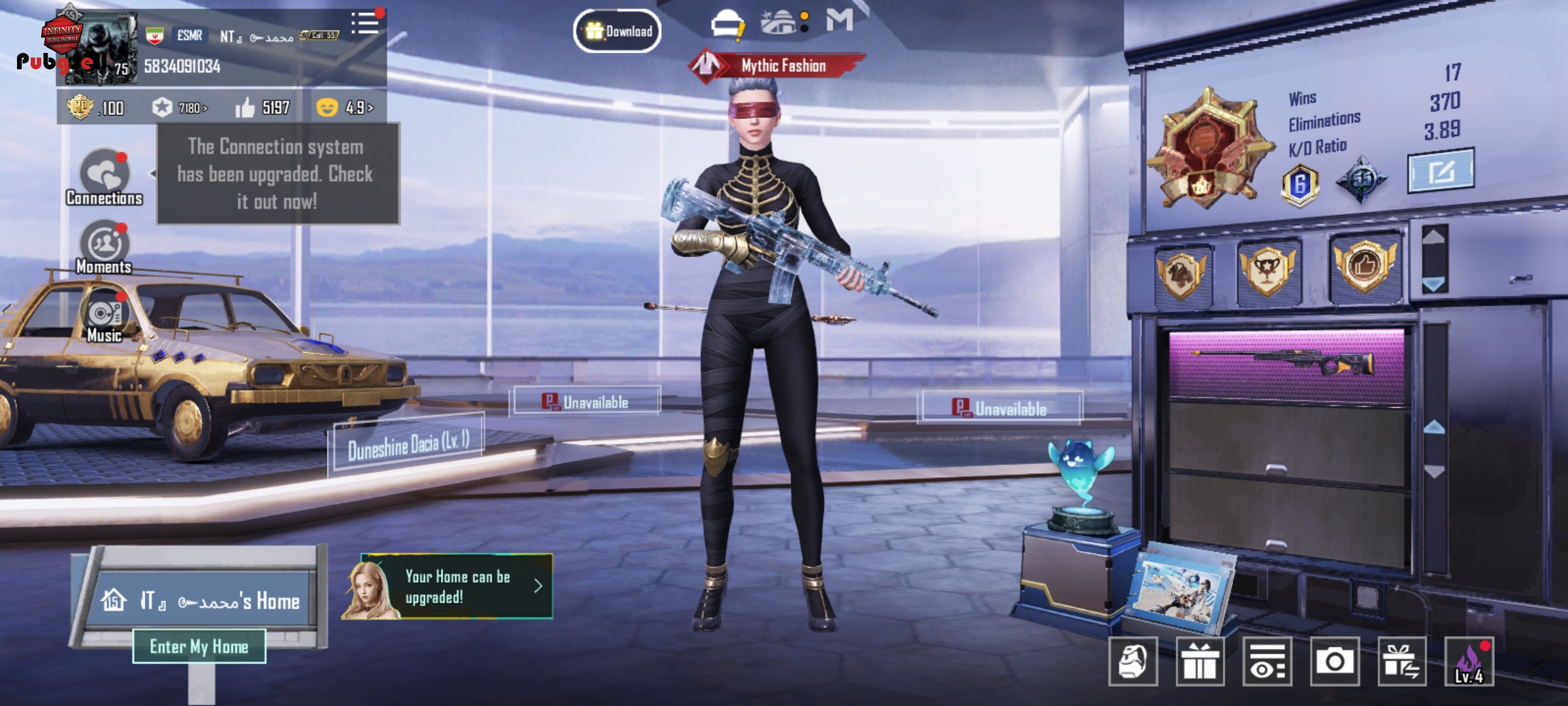Open the gift exchange arrows icon
The height and width of the screenshot is (706, 1568).
pyautogui.click(x=1402, y=661)
